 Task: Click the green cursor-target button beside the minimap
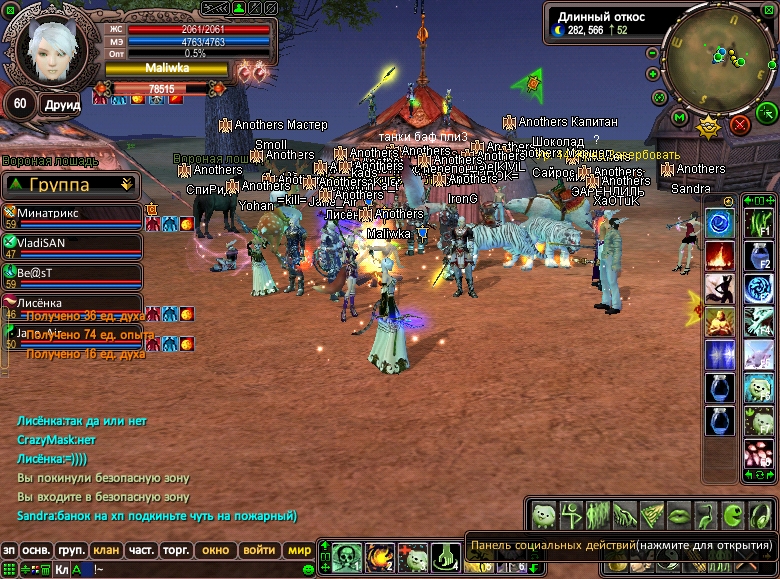point(767,111)
